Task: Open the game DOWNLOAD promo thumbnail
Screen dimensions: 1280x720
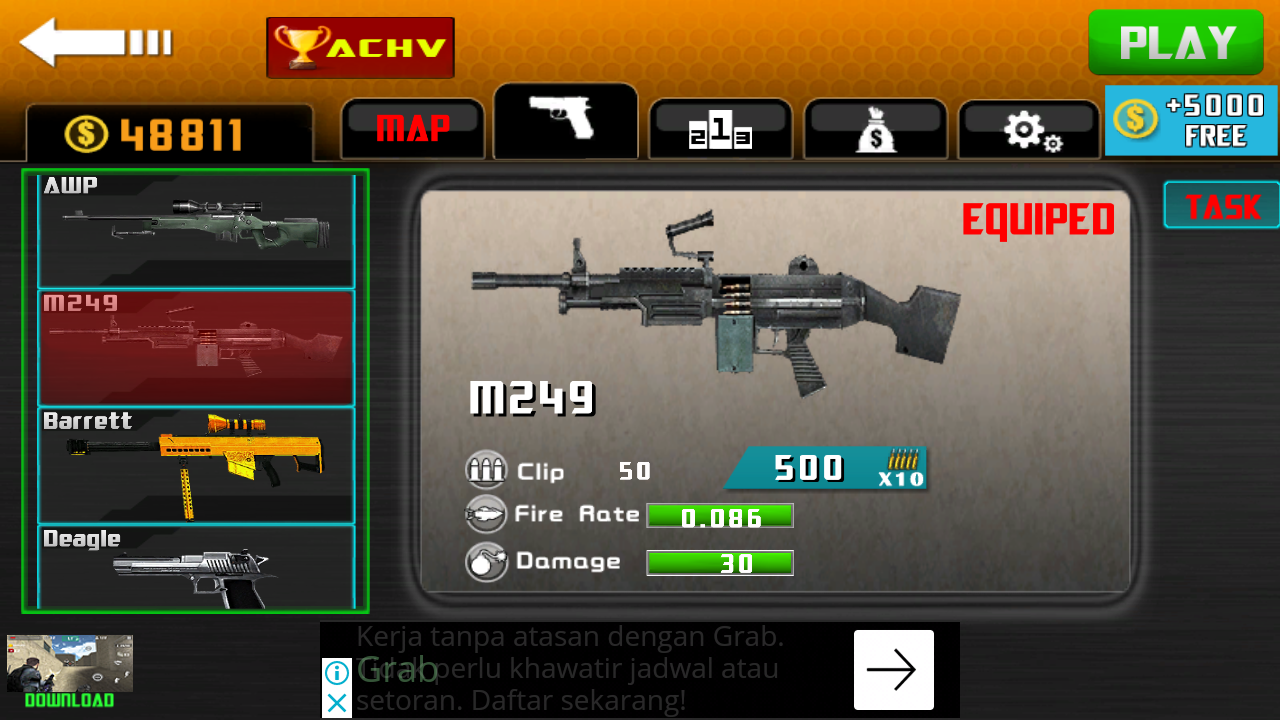Action: point(70,670)
